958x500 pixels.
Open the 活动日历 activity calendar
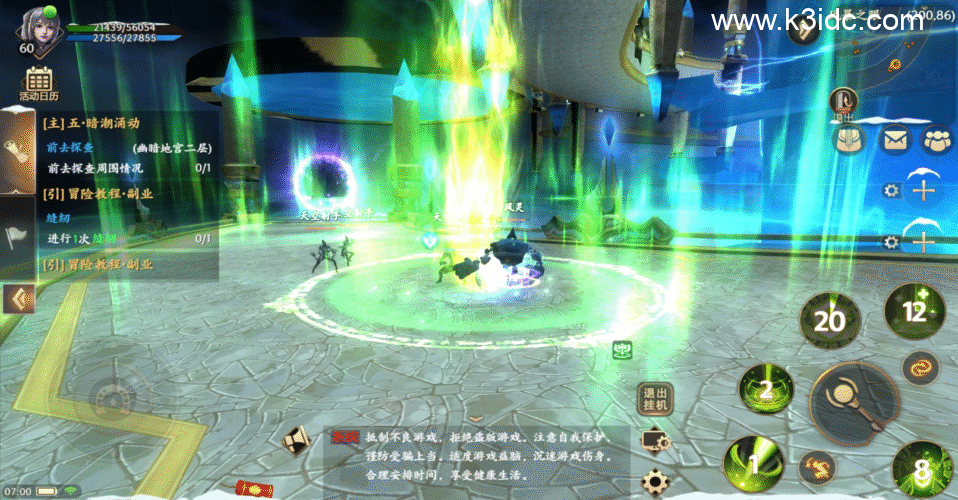pyautogui.click(x=39, y=84)
